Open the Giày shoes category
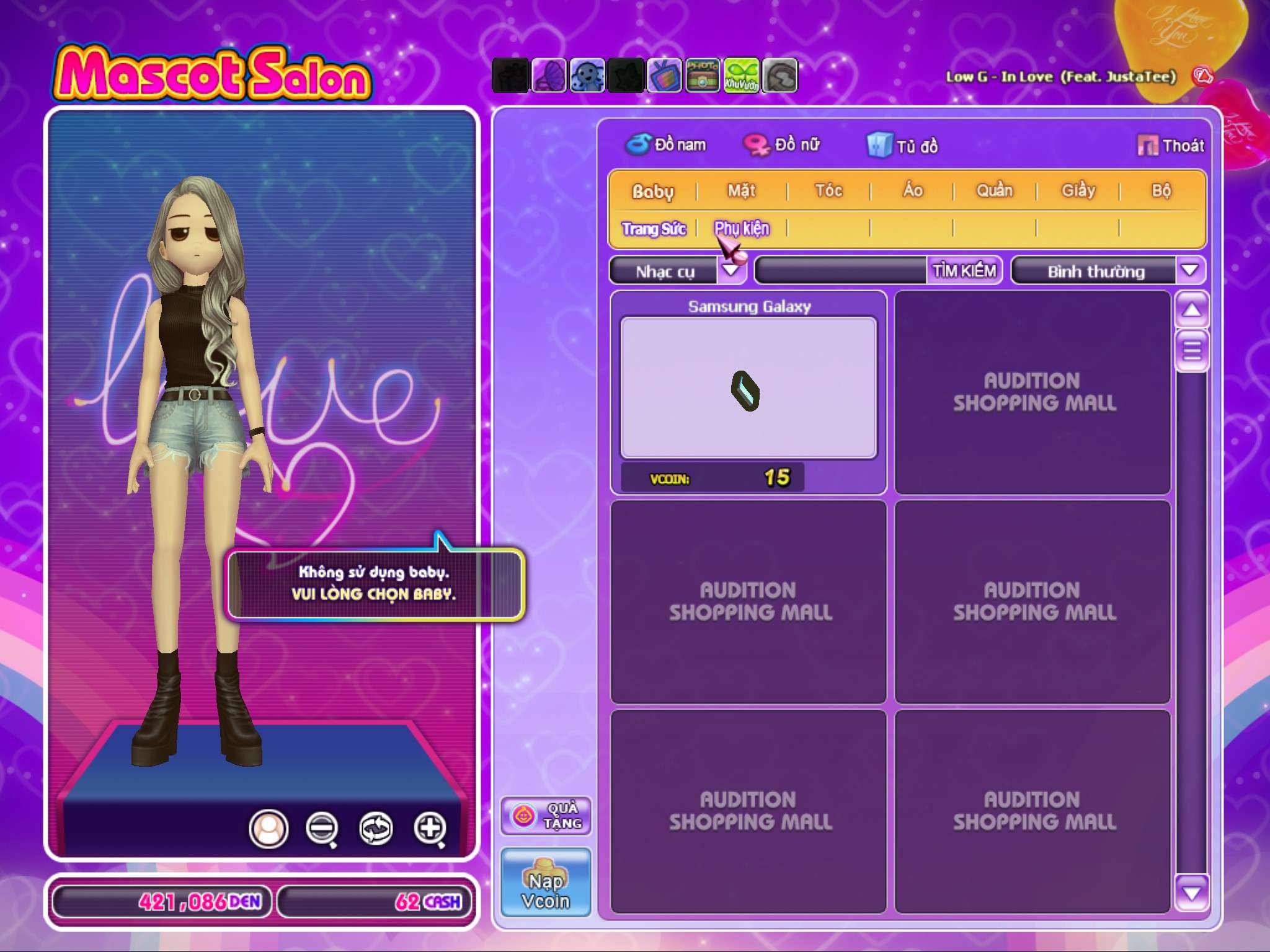Image resolution: width=1270 pixels, height=952 pixels. 1078,191
